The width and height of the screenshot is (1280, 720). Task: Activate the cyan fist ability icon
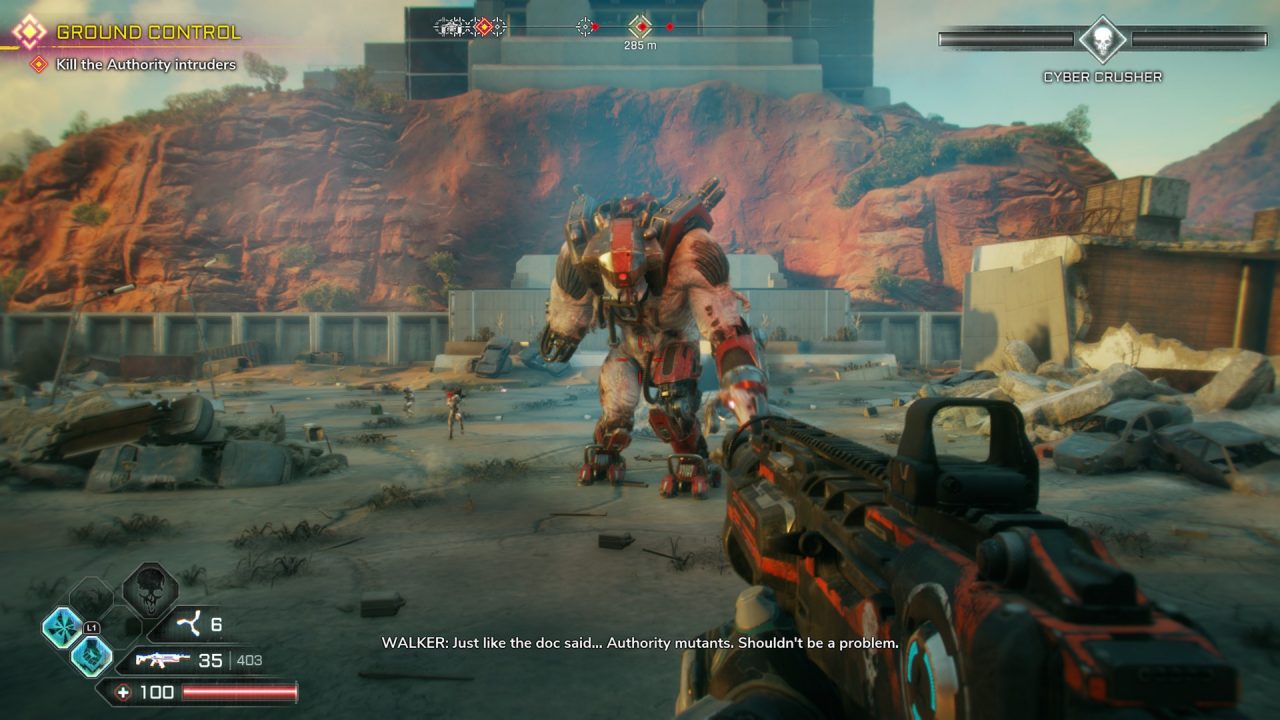(91, 657)
